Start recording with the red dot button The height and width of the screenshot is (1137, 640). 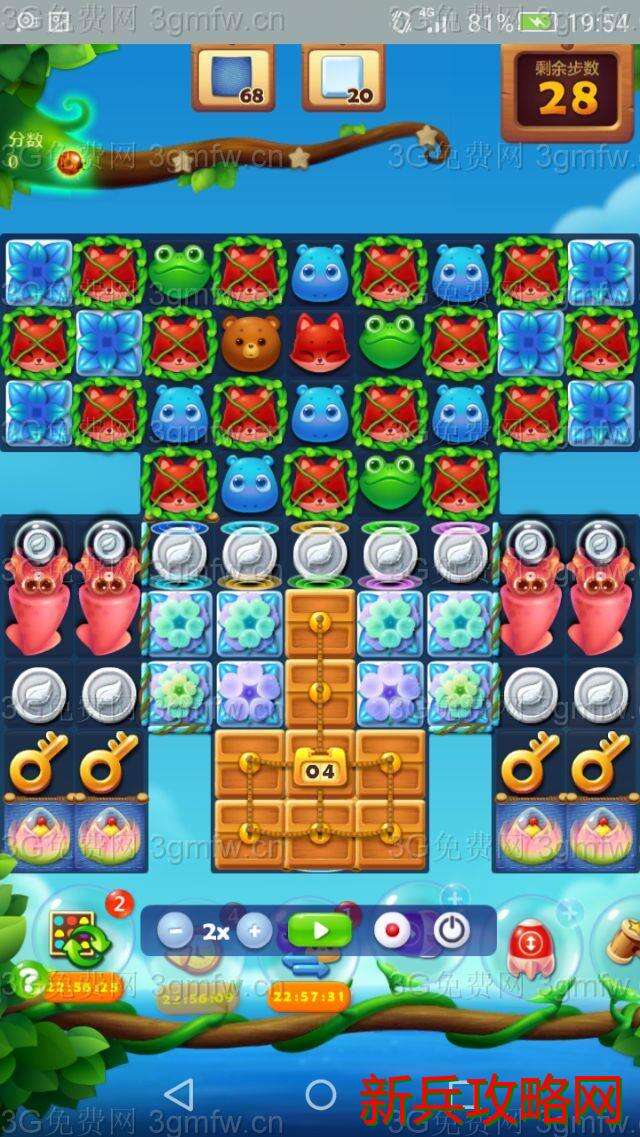392,931
